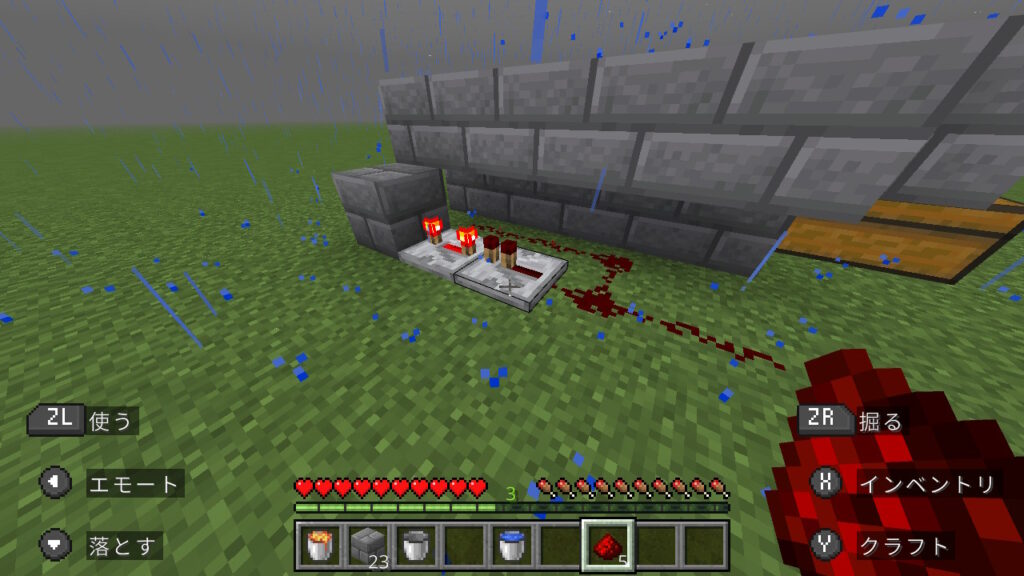Viewport: 1024px width, 576px height.
Task: Switch to the water bucket slot
Action: tap(511, 545)
